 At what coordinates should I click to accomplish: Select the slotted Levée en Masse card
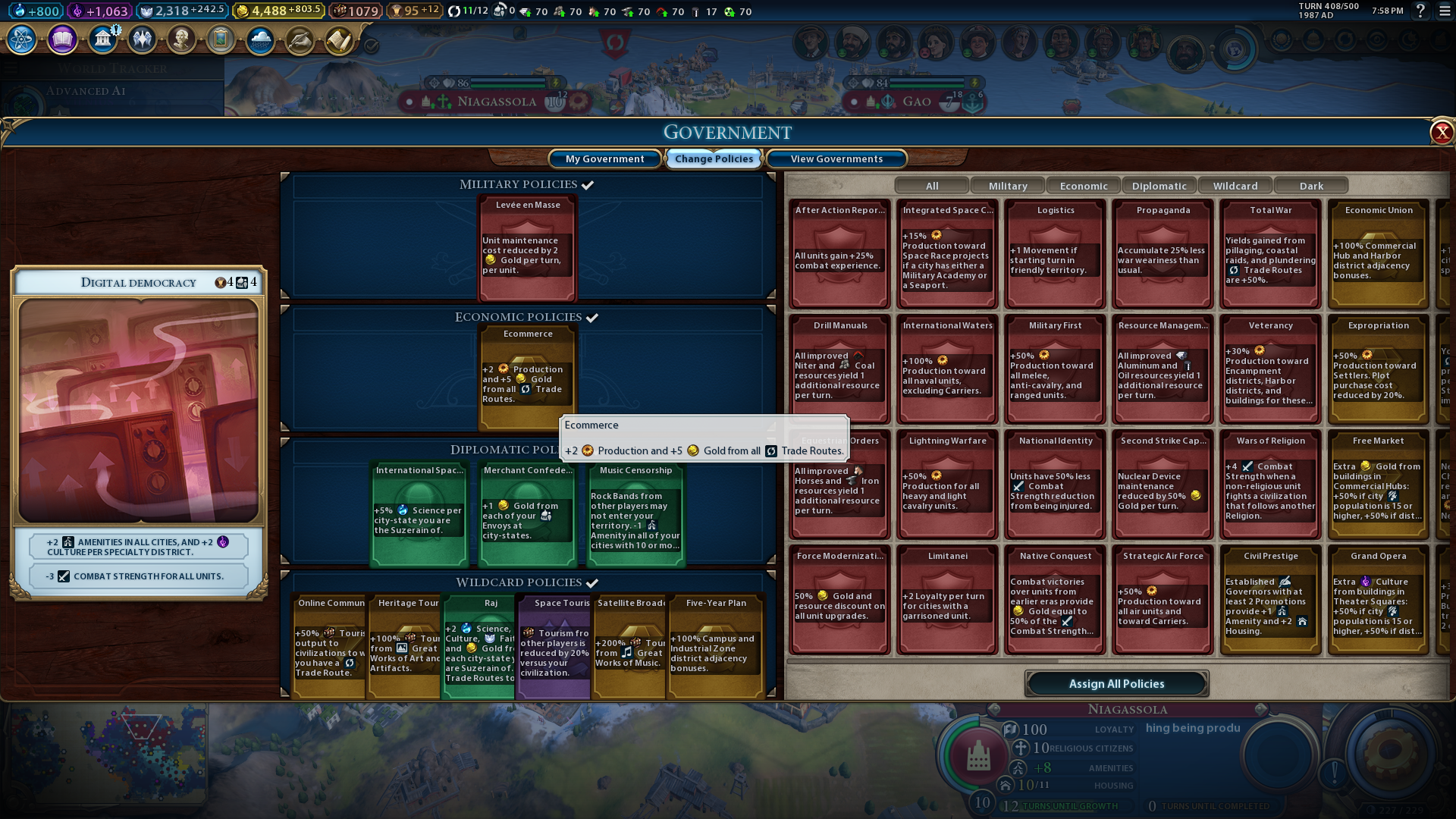[528, 248]
